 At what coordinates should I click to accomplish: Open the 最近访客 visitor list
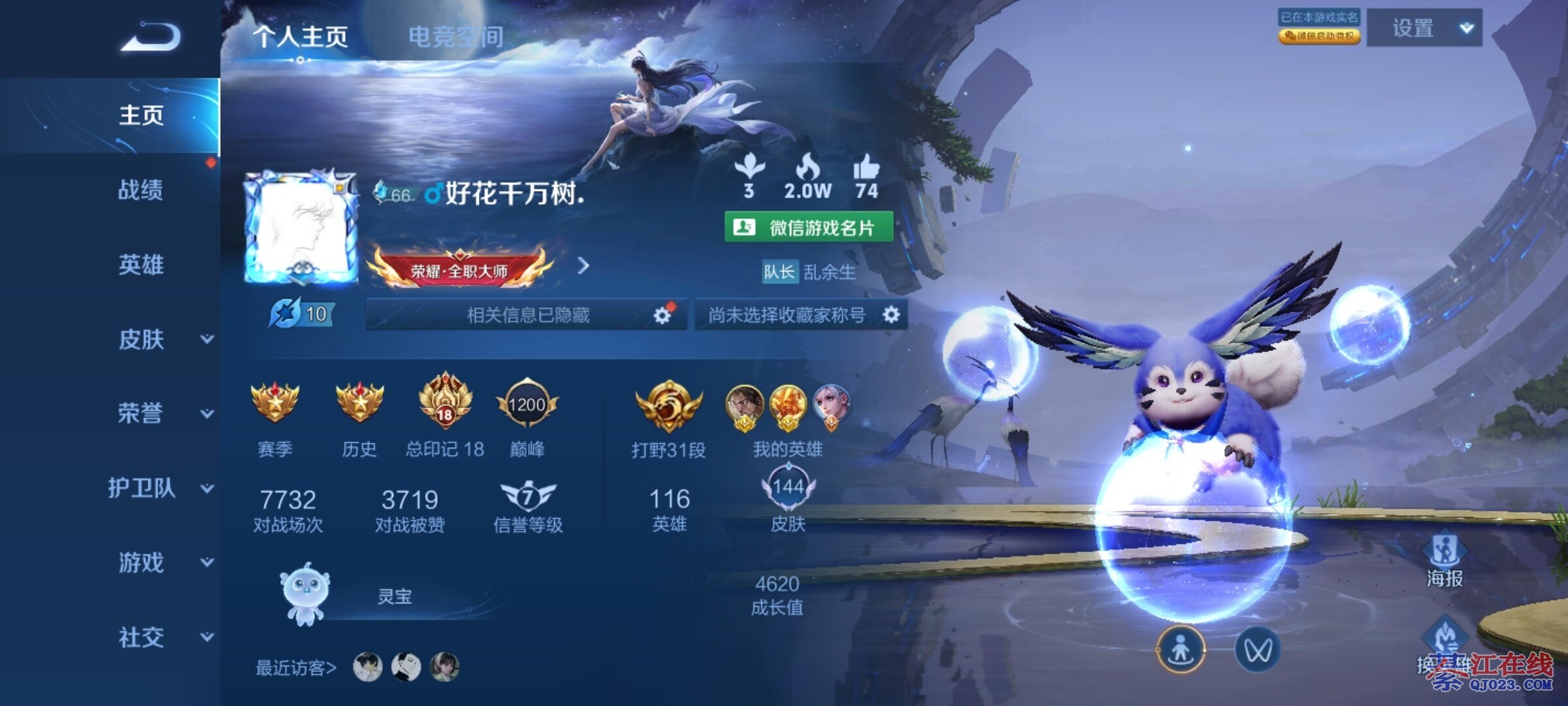[296, 667]
